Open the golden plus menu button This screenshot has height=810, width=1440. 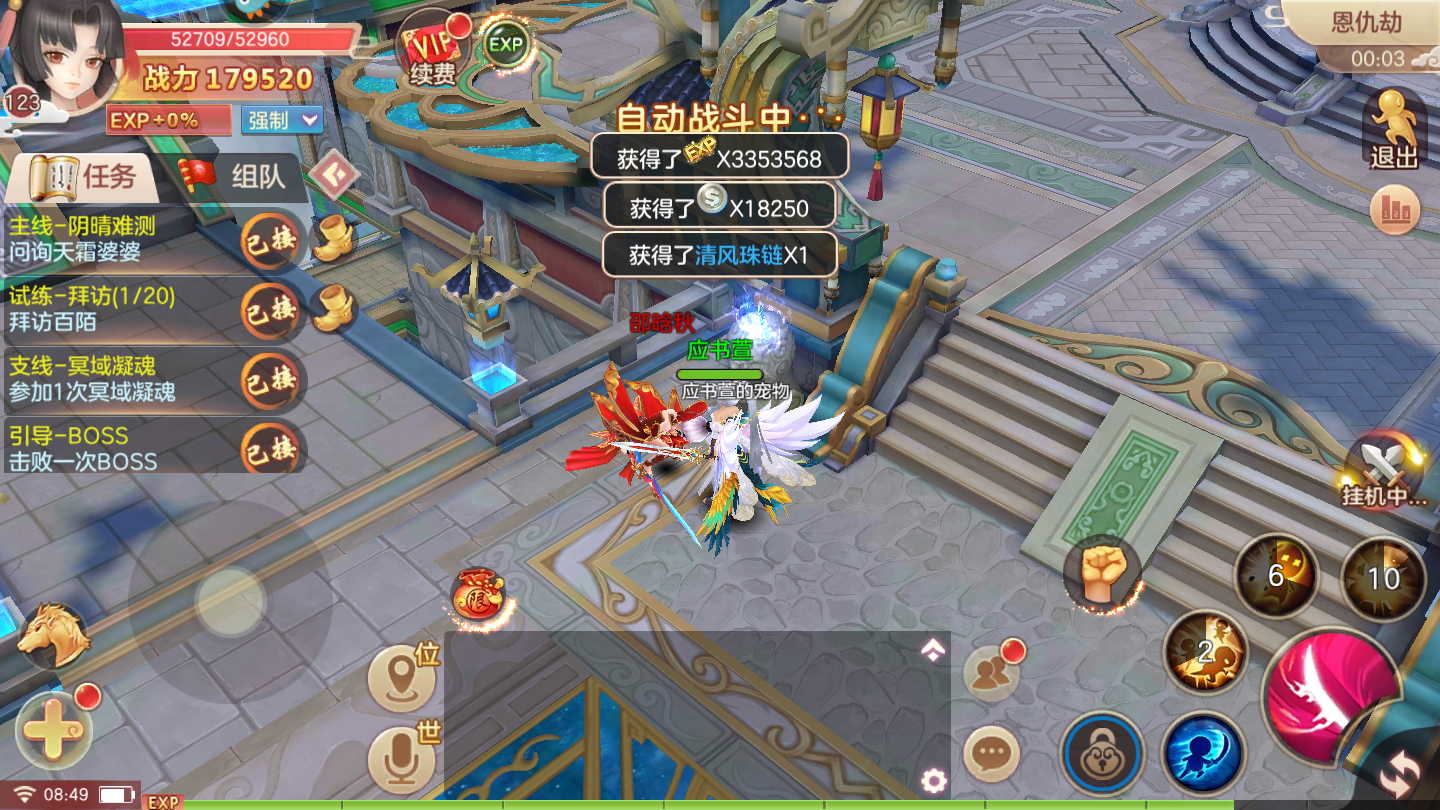click(52, 730)
